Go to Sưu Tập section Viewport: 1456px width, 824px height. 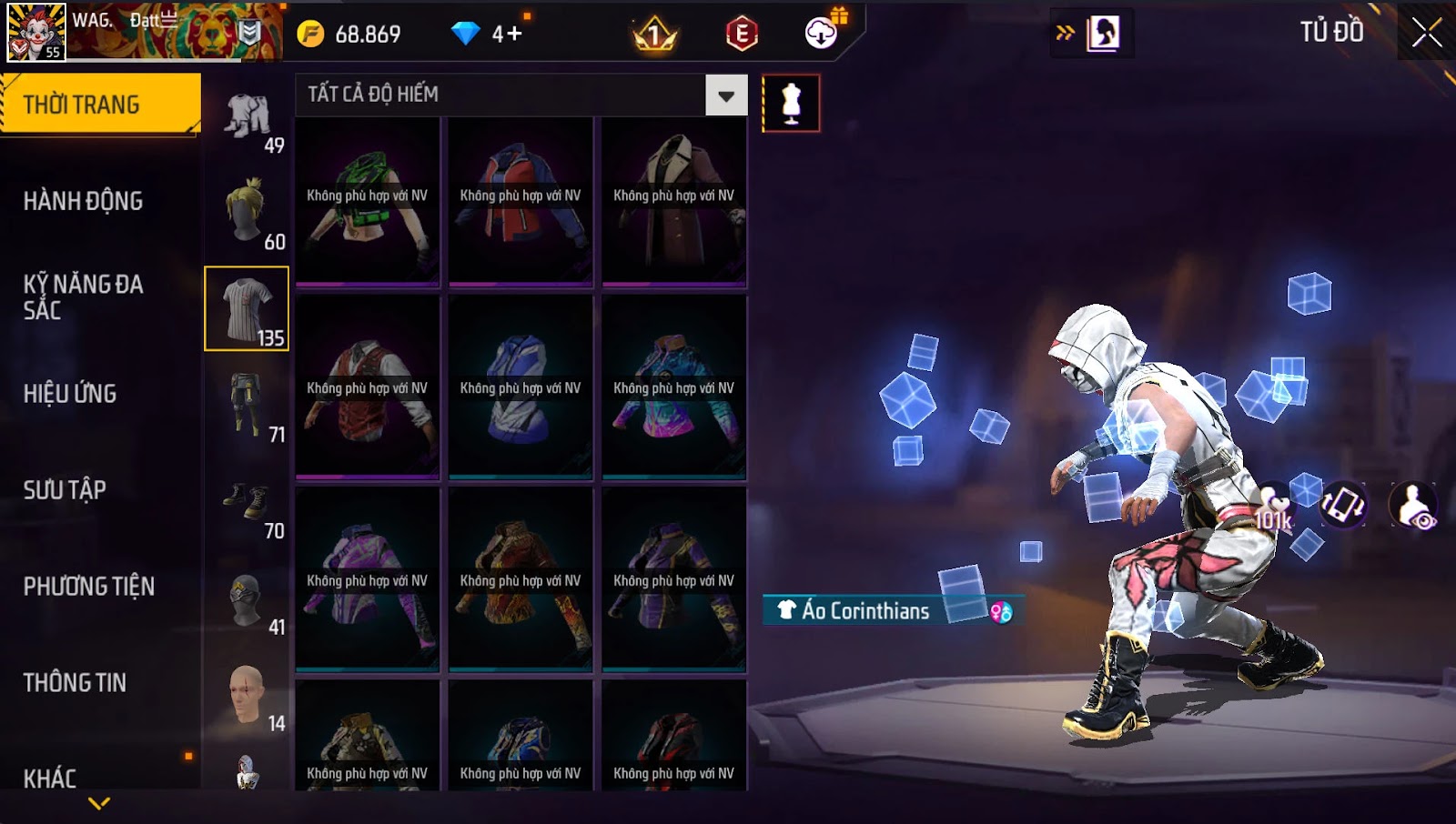(65, 490)
